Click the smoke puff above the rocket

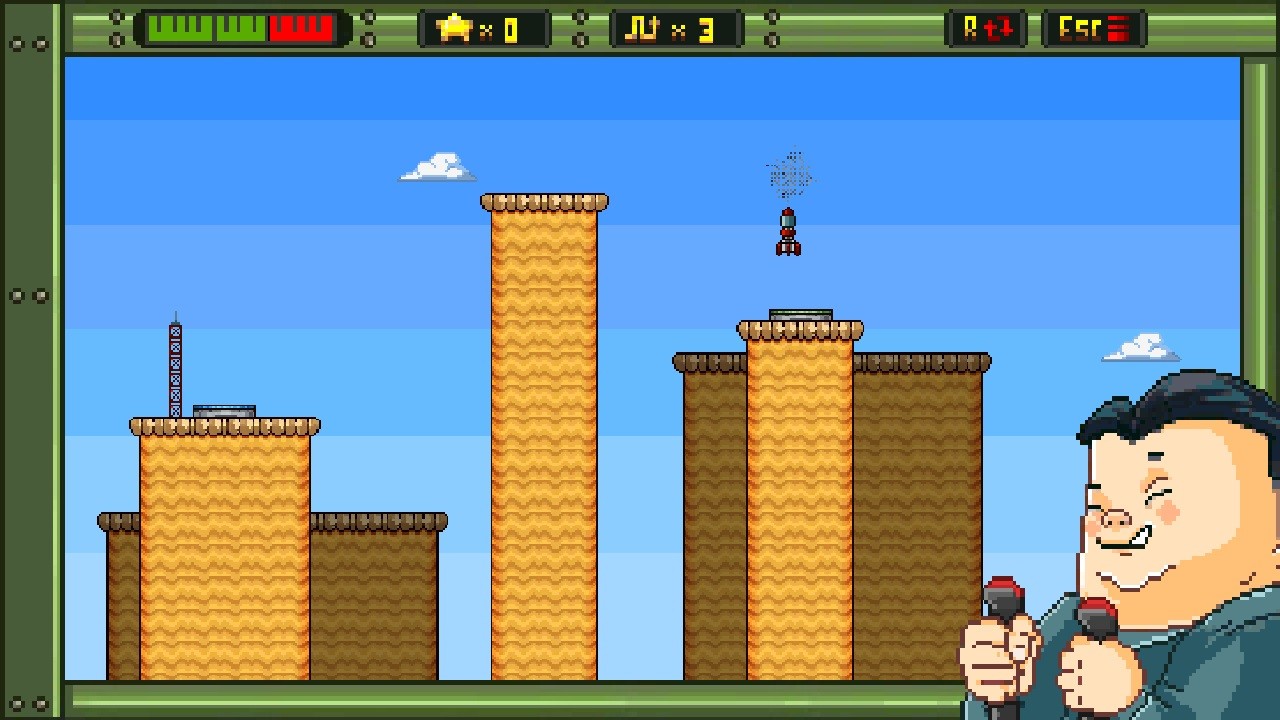tap(789, 175)
